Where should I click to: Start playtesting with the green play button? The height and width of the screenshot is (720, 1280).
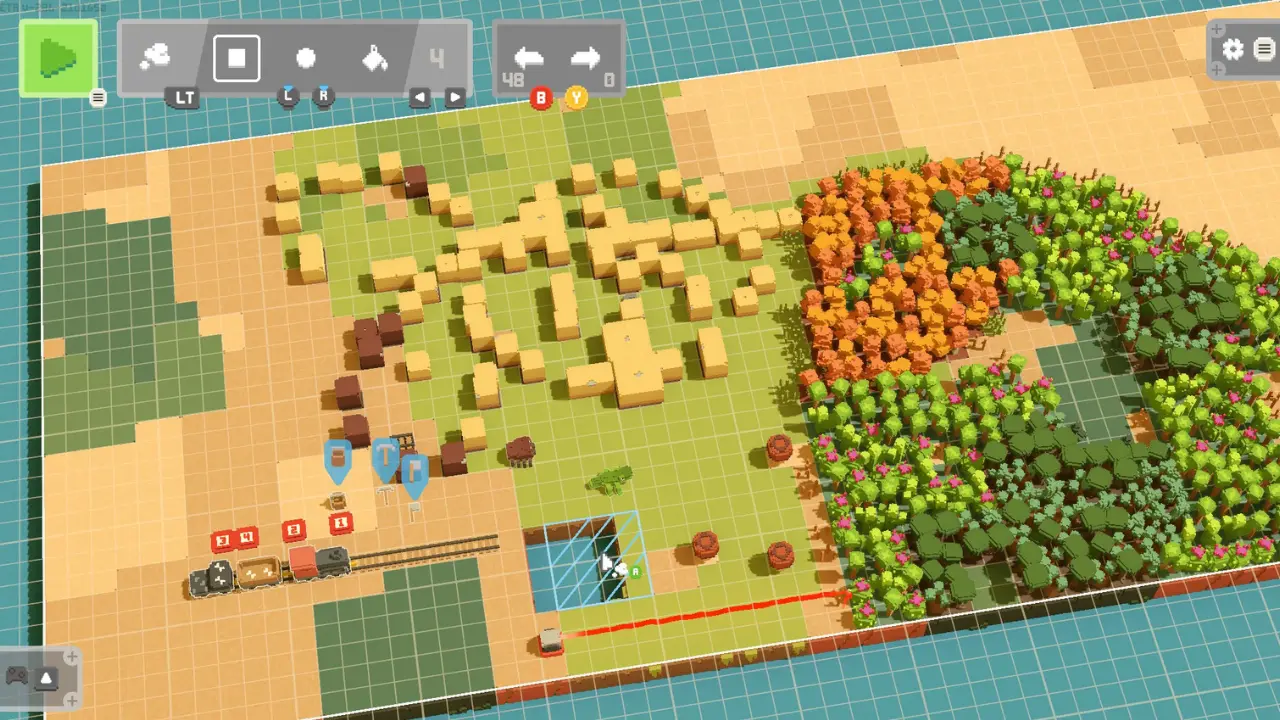tap(57, 58)
